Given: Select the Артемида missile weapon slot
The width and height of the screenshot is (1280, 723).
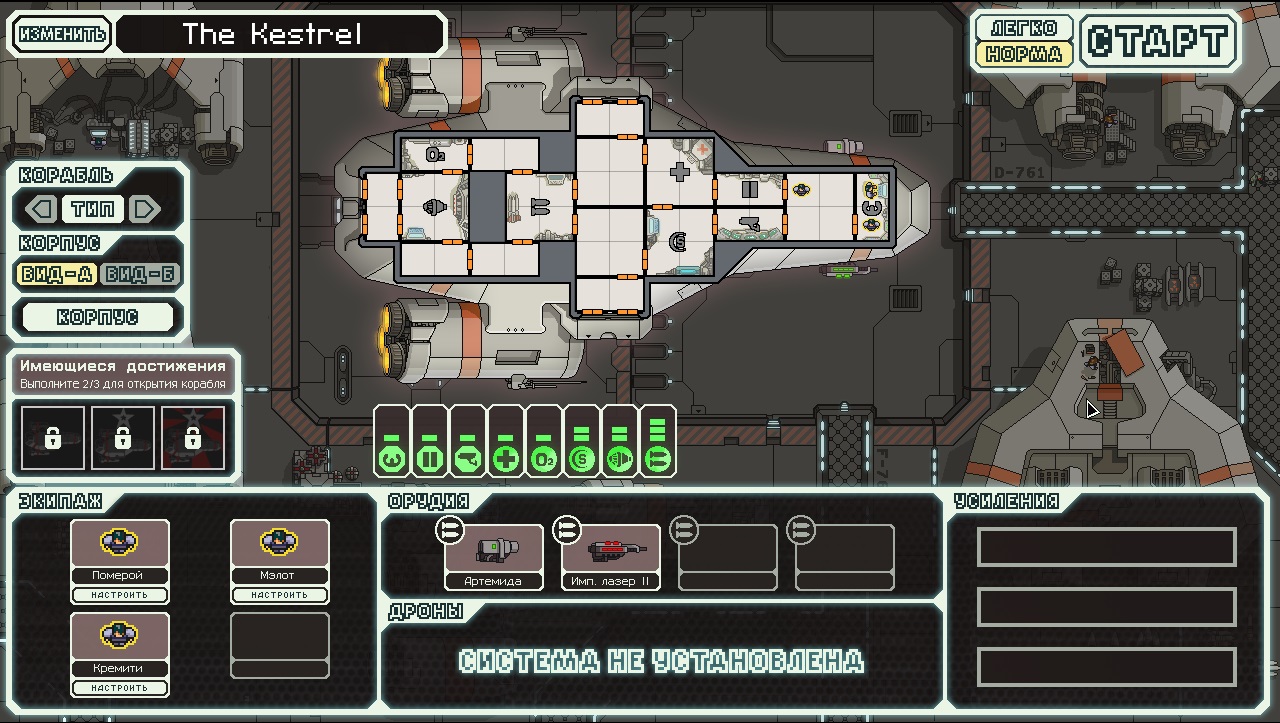Looking at the screenshot, I should point(494,557).
